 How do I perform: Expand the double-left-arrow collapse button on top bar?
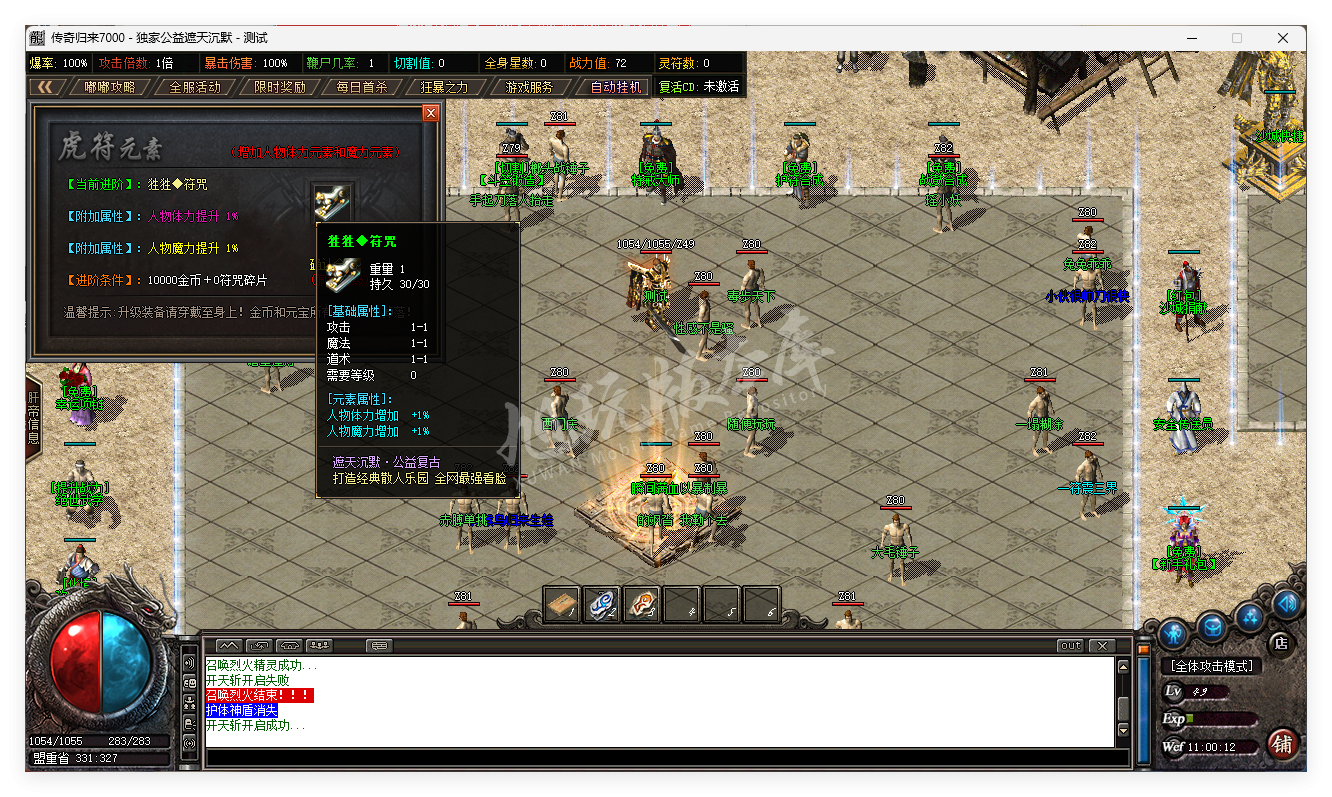pos(47,87)
